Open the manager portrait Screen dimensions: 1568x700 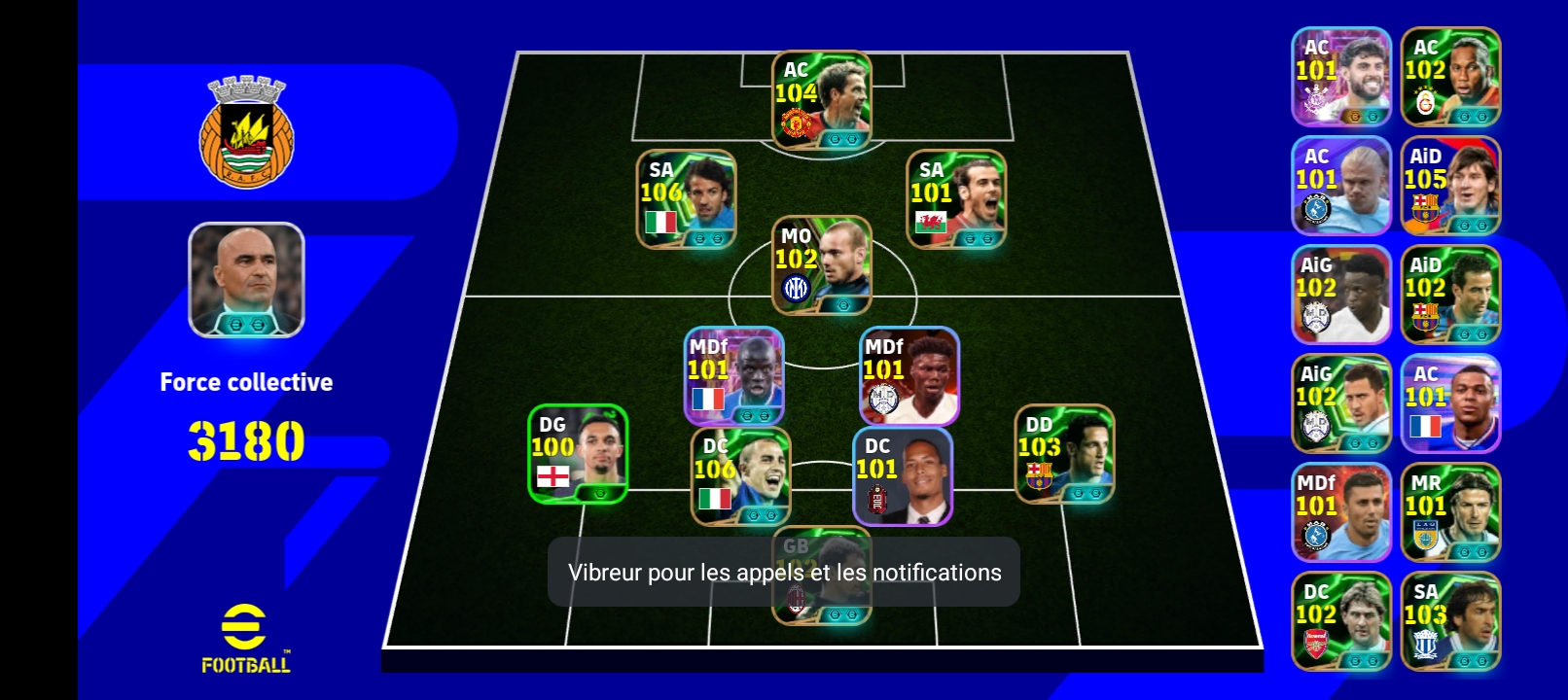click(x=246, y=280)
